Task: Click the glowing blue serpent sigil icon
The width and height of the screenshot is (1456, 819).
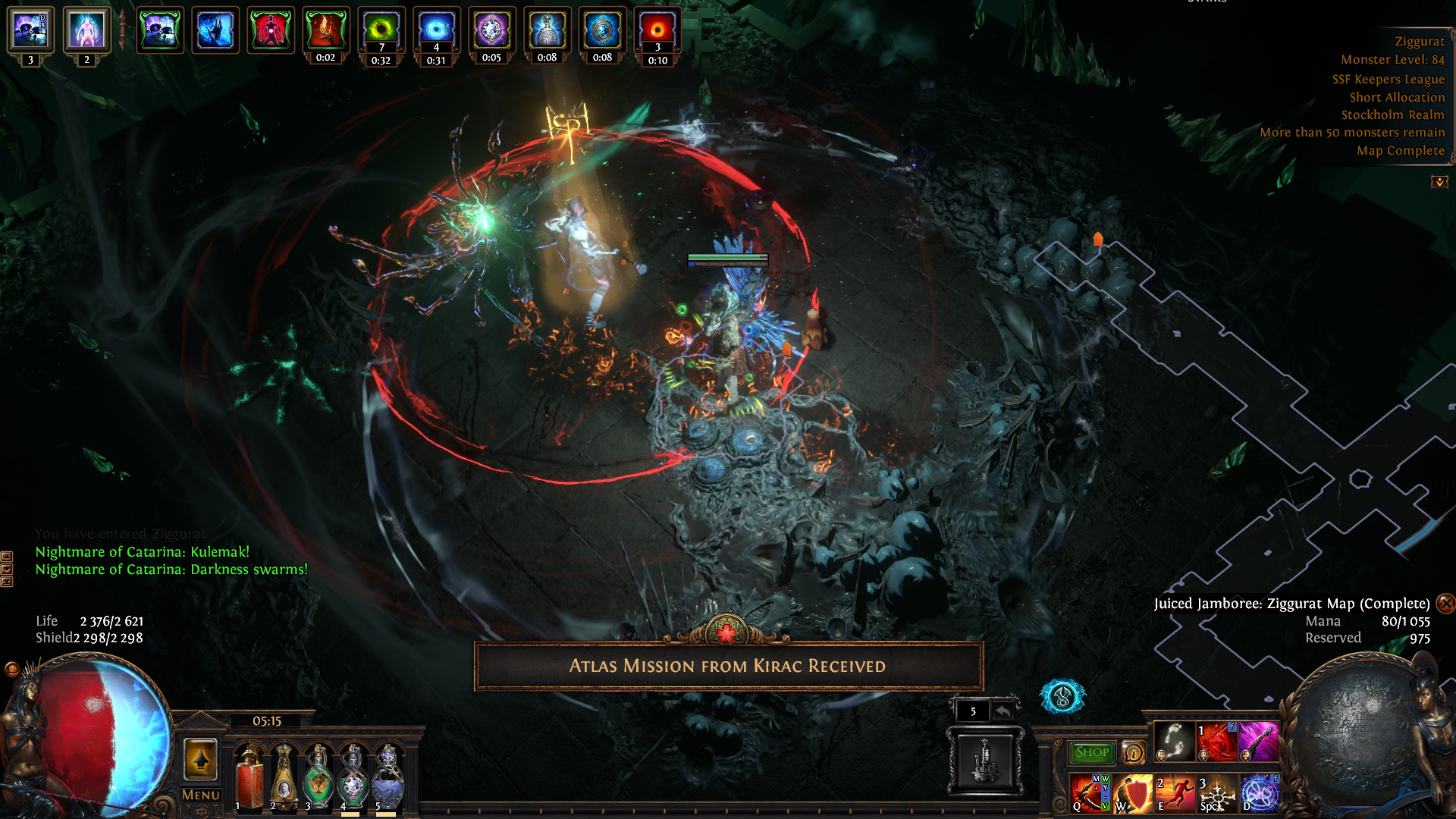Action: (x=1062, y=696)
